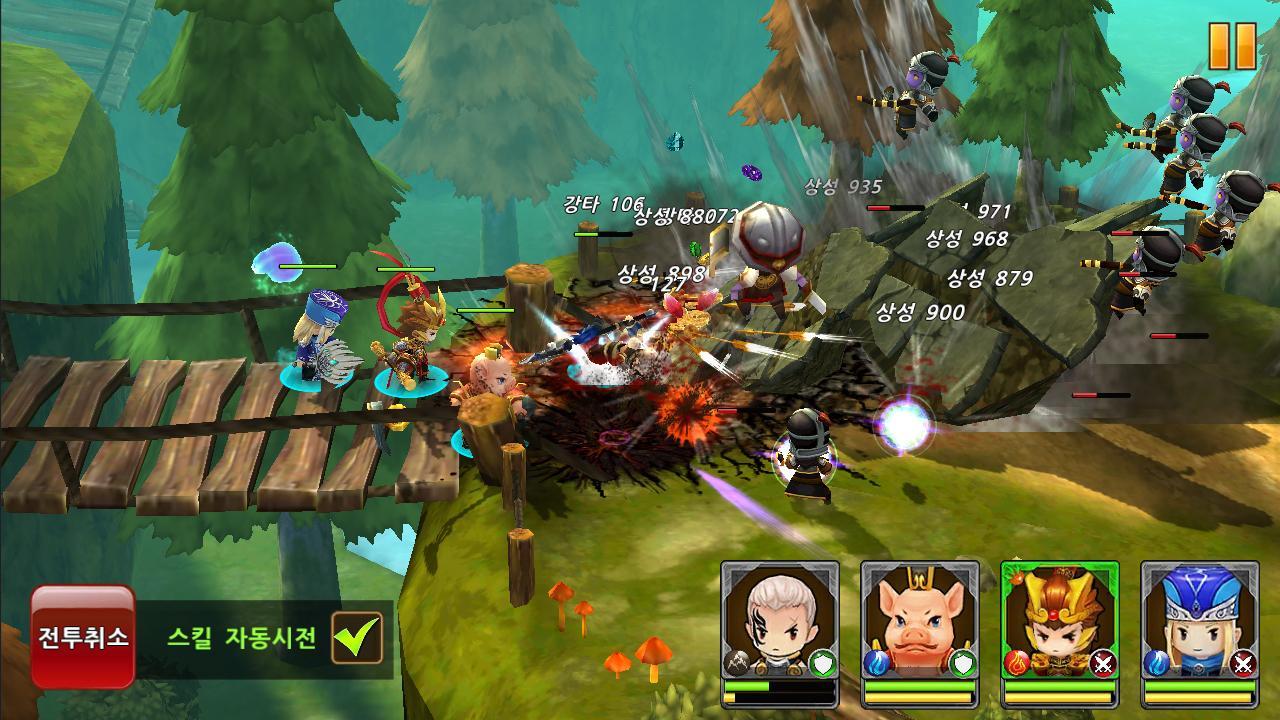Tap the crossed swords icon on the golden-crowned hero card

pyautogui.click(x=1103, y=663)
